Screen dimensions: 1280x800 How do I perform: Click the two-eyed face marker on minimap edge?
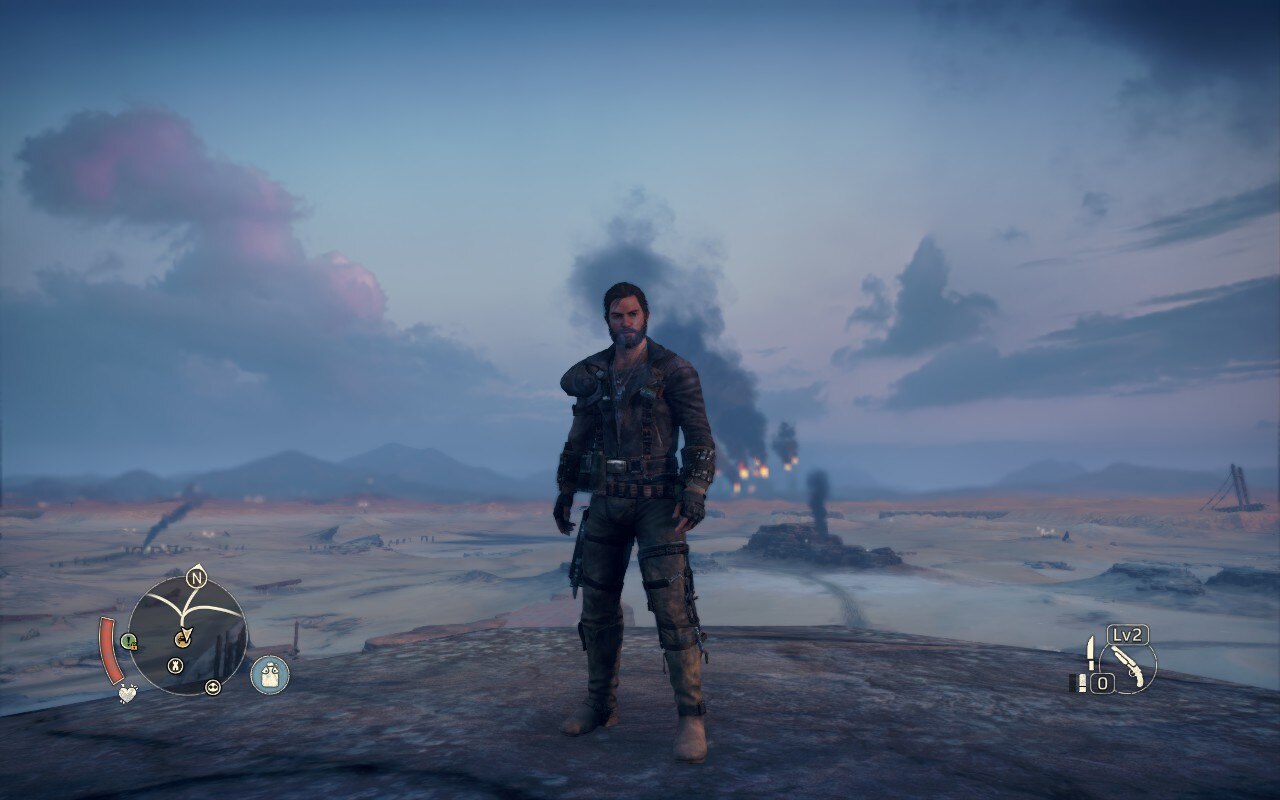(x=212, y=687)
